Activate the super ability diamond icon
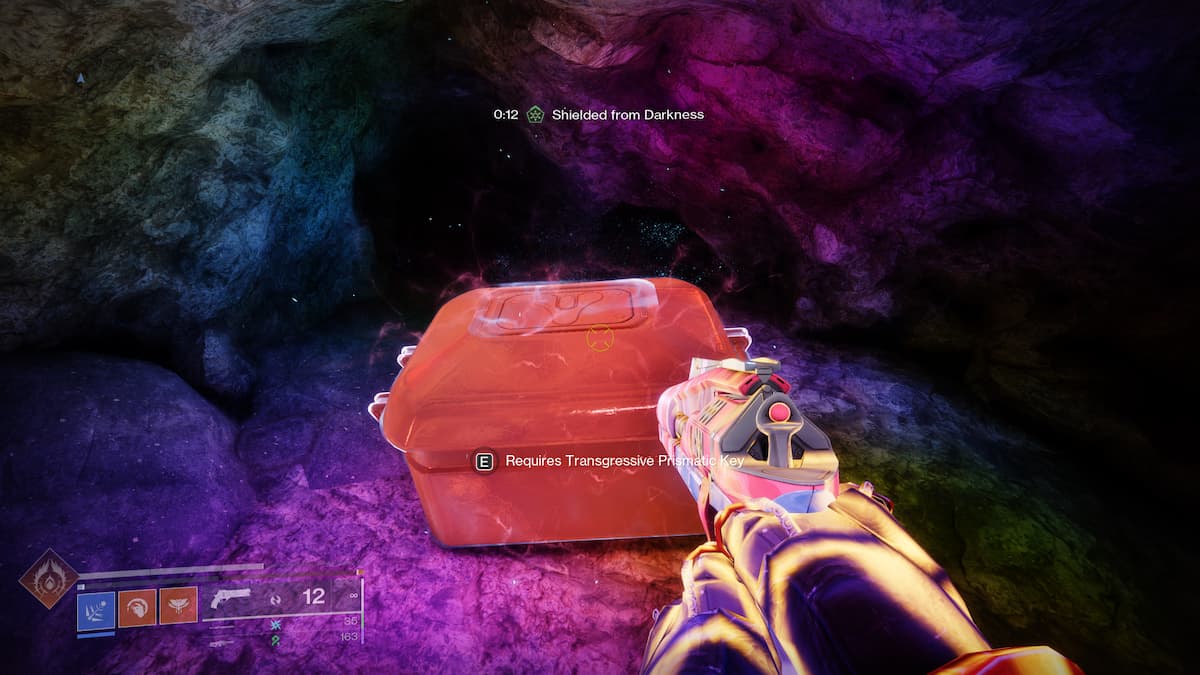 (x=49, y=578)
